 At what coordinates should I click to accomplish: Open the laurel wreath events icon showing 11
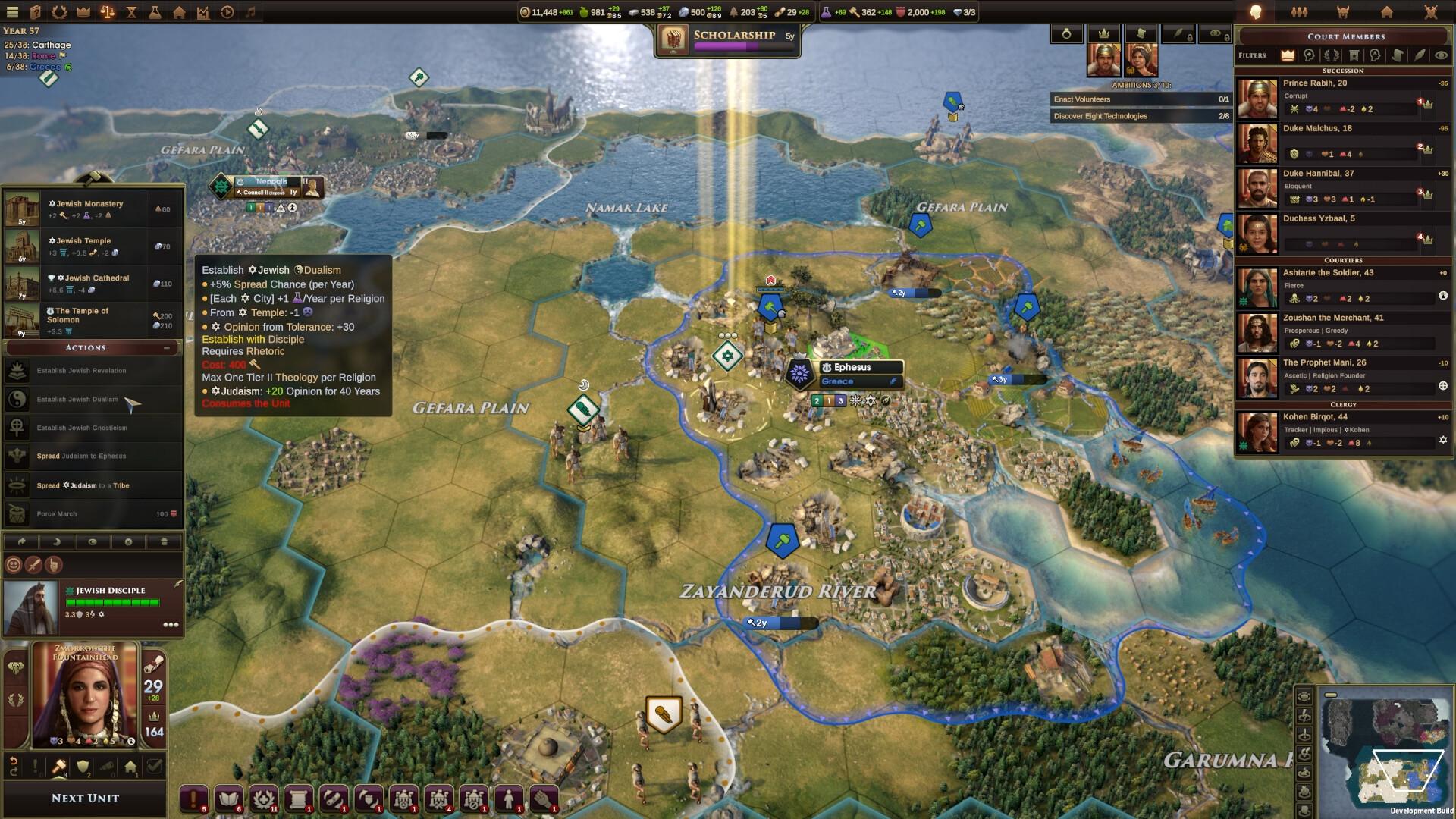(x=264, y=798)
